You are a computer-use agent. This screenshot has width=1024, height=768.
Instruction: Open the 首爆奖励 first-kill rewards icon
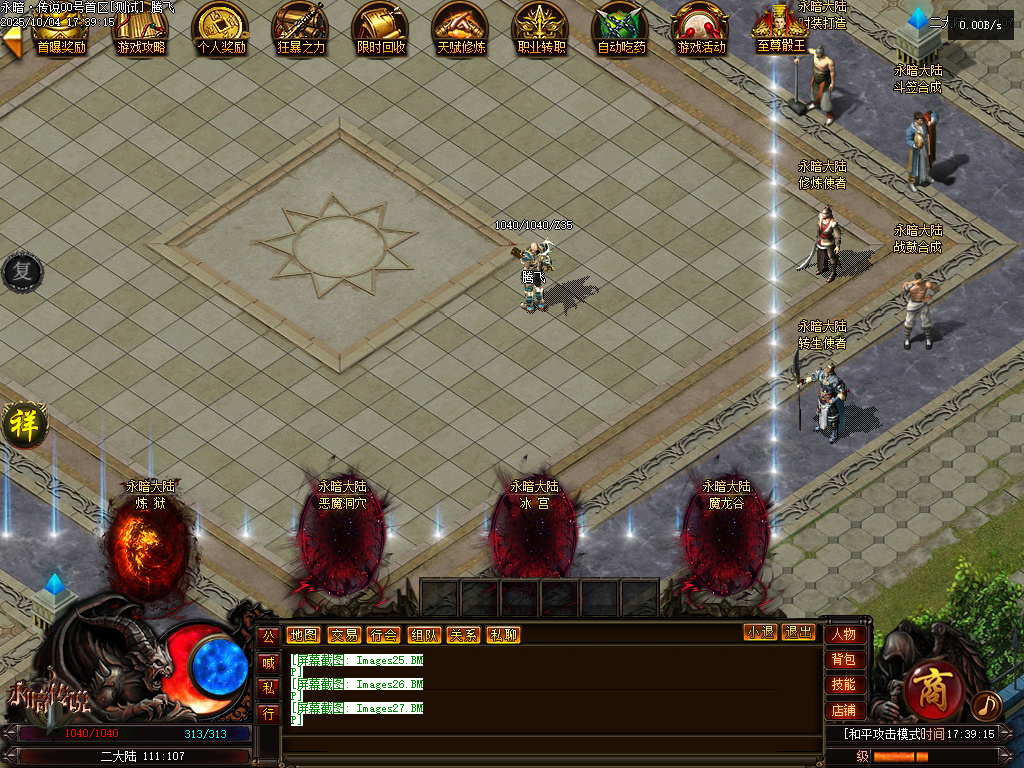tap(61, 28)
